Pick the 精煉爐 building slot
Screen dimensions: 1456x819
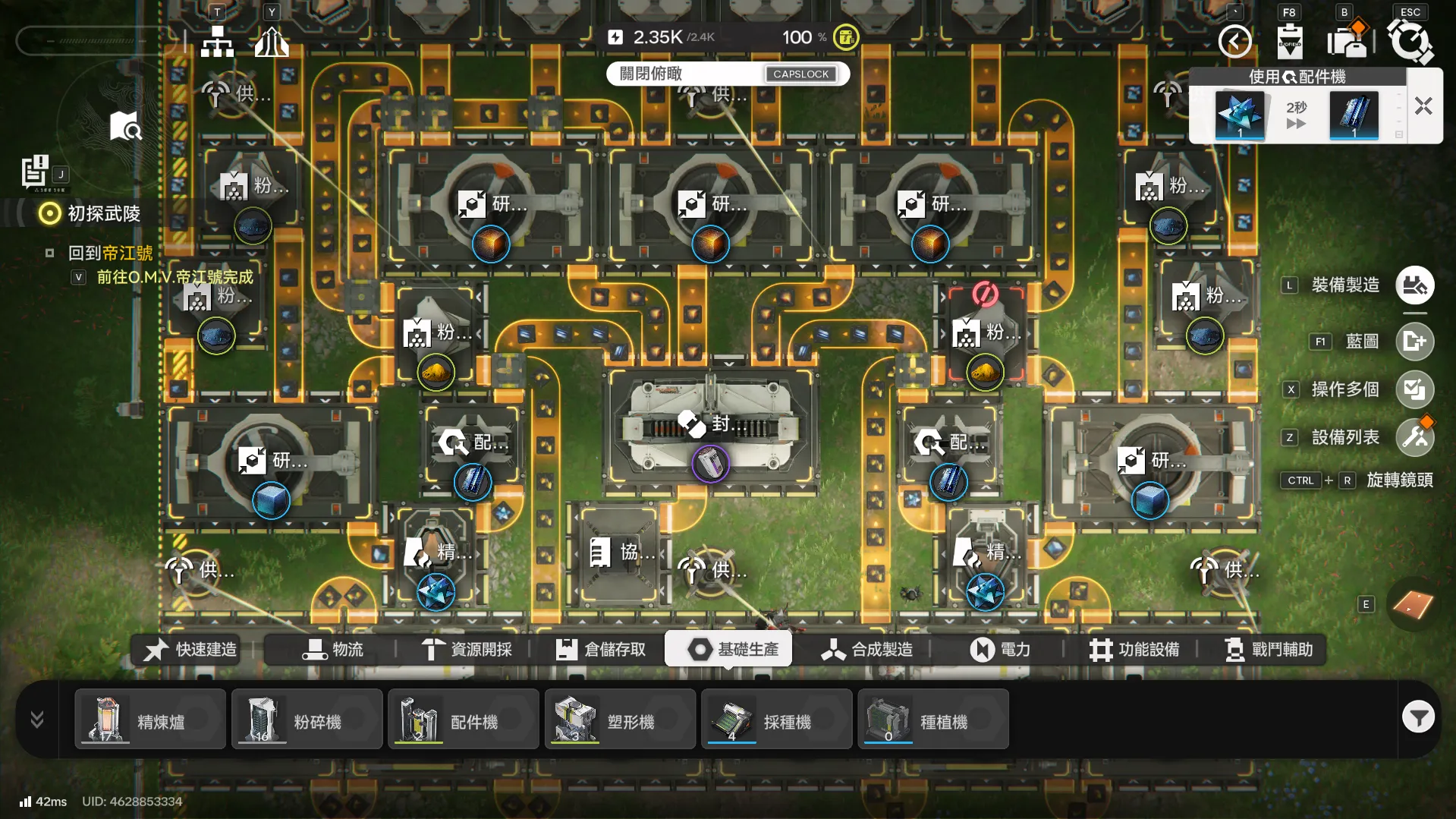[x=150, y=720]
